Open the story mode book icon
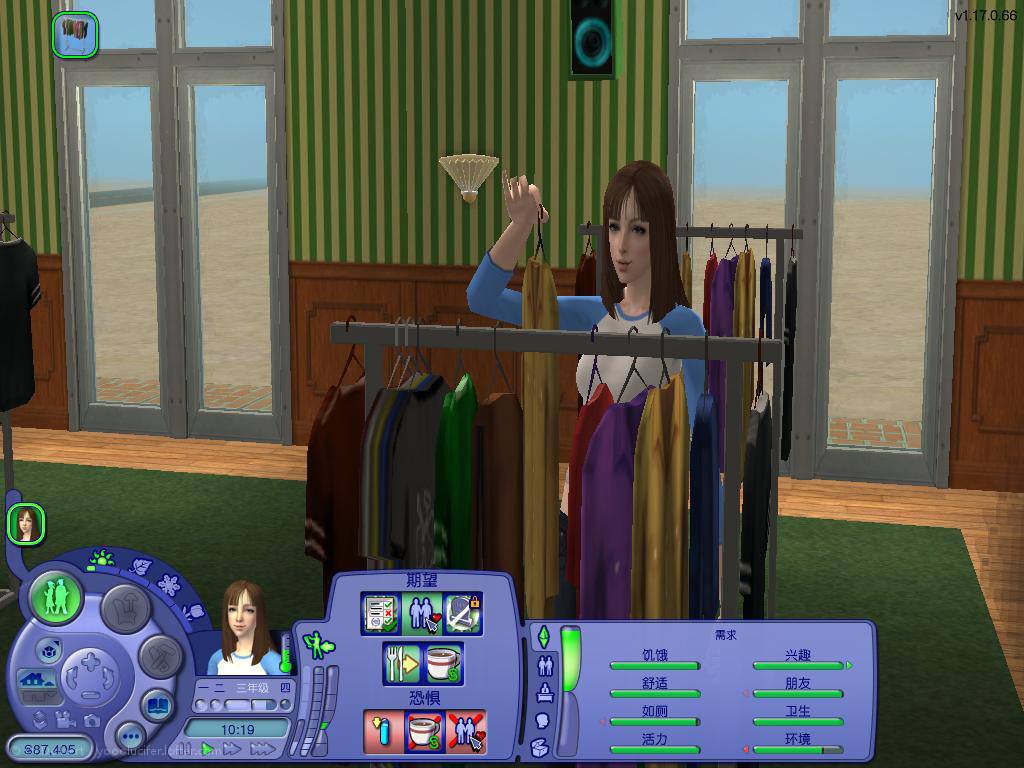 point(156,705)
